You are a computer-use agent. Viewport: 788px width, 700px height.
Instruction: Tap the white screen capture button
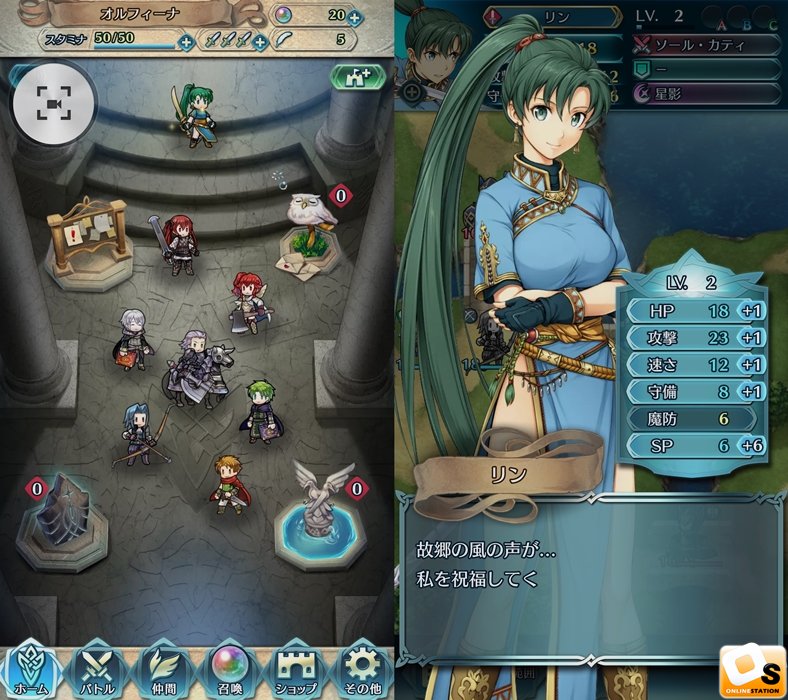coord(53,102)
